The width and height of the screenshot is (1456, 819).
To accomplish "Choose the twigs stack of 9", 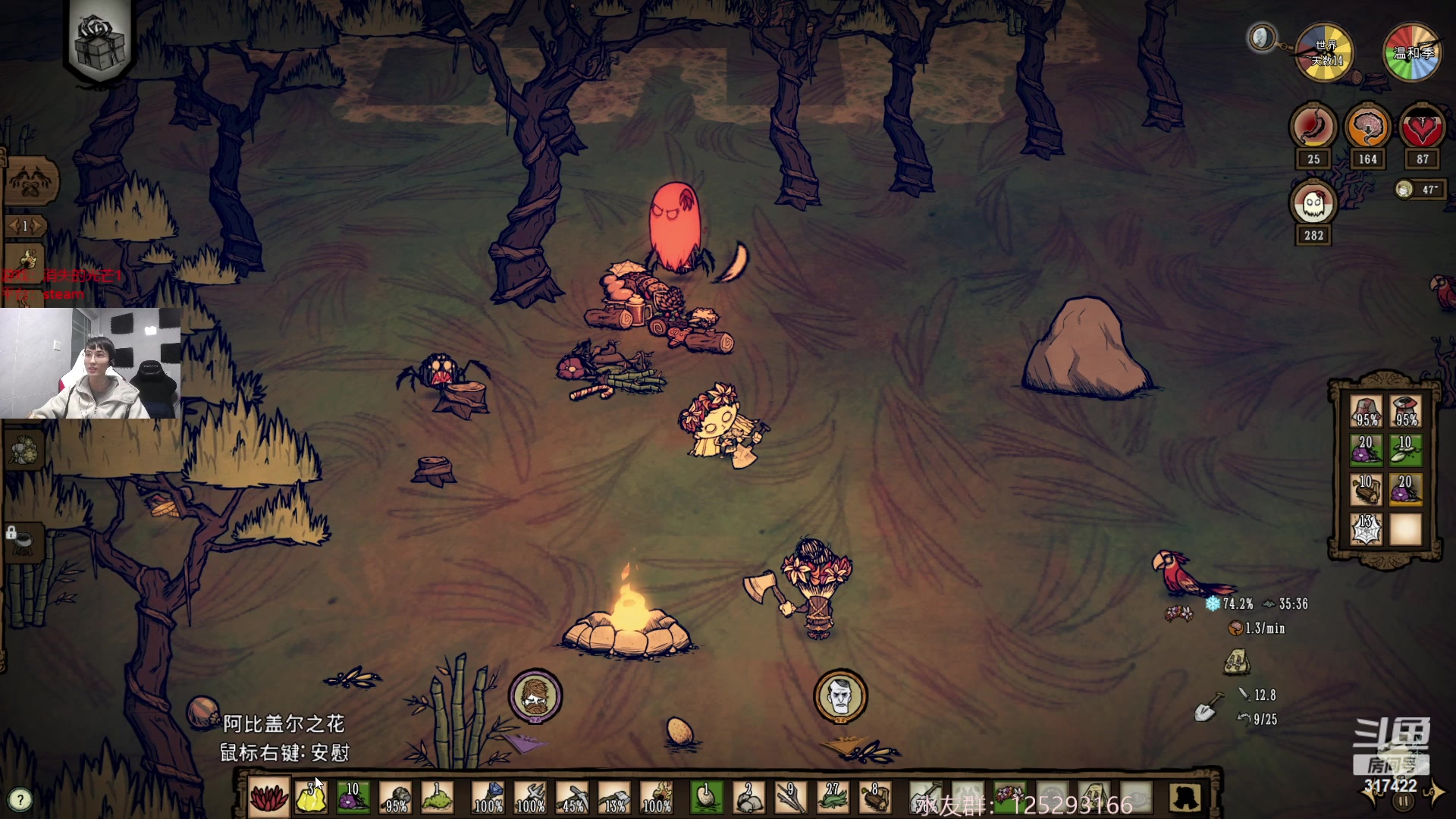I will pos(790,798).
